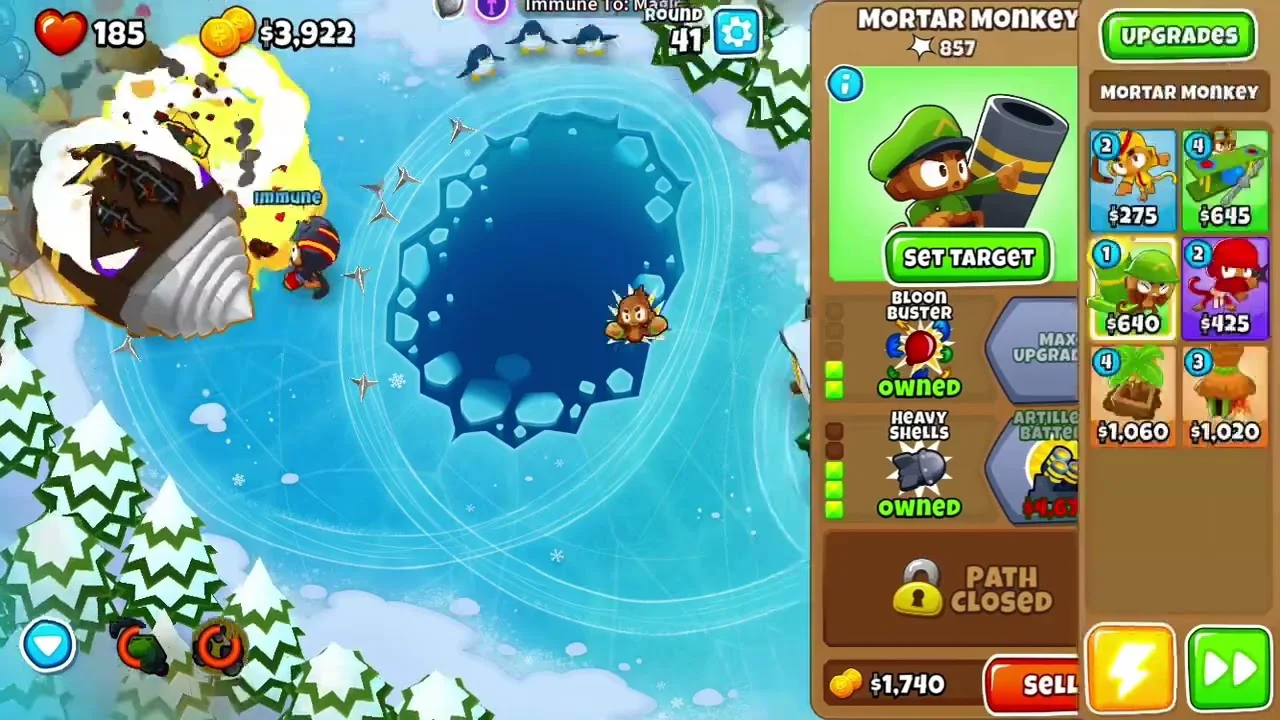Screen dimensions: 1280x720
Task: Select the Heavy Shells owned upgrade
Action: click(x=919, y=467)
